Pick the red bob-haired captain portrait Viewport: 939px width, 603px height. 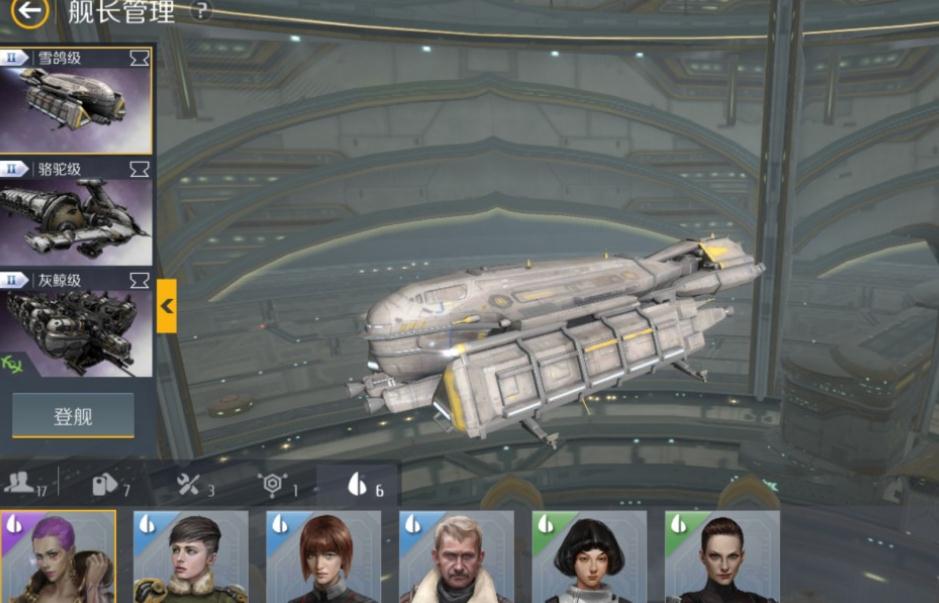click(x=324, y=557)
